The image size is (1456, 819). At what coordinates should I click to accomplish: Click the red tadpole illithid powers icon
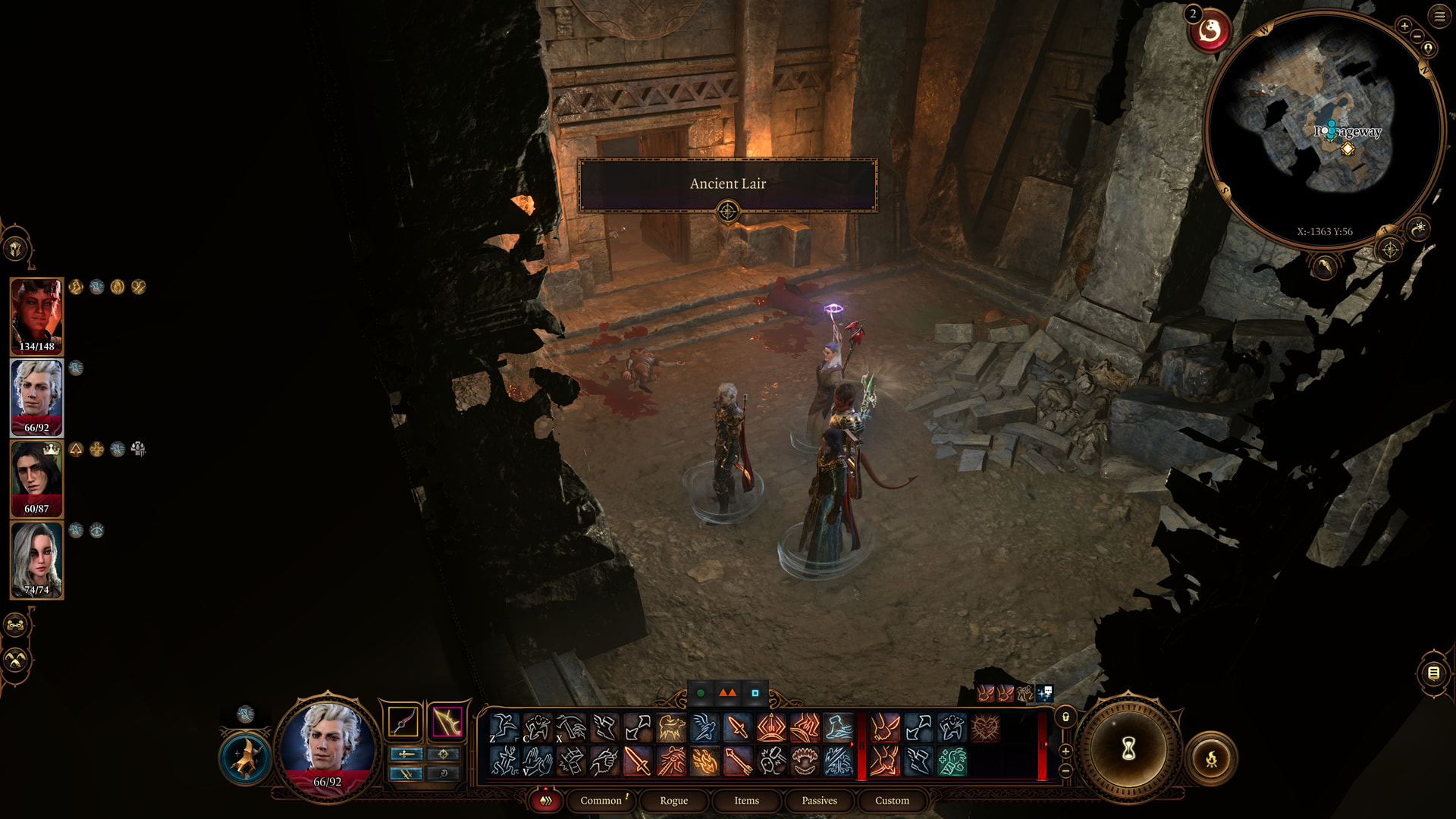[x=1210, y=32]
